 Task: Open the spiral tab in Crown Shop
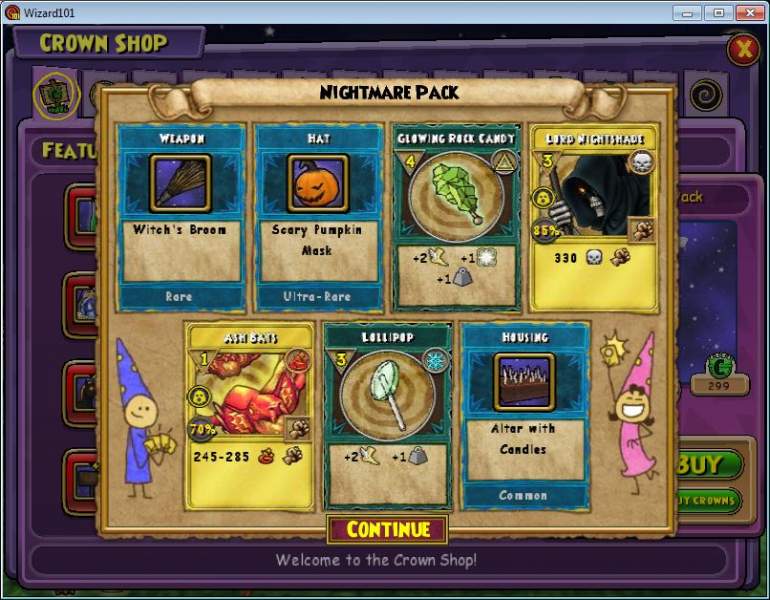coord(707,93)
